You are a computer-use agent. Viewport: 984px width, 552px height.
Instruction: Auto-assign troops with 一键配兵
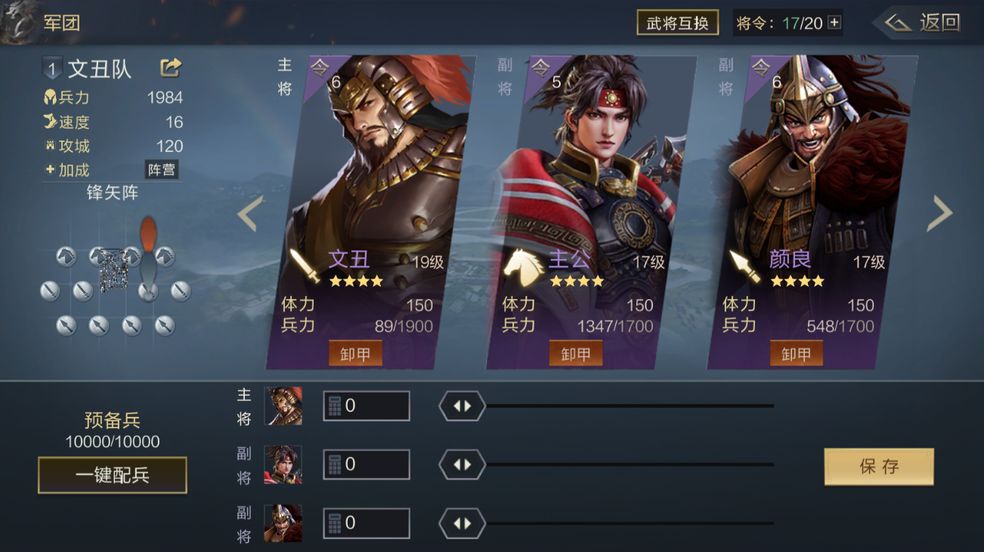(112, 475)
